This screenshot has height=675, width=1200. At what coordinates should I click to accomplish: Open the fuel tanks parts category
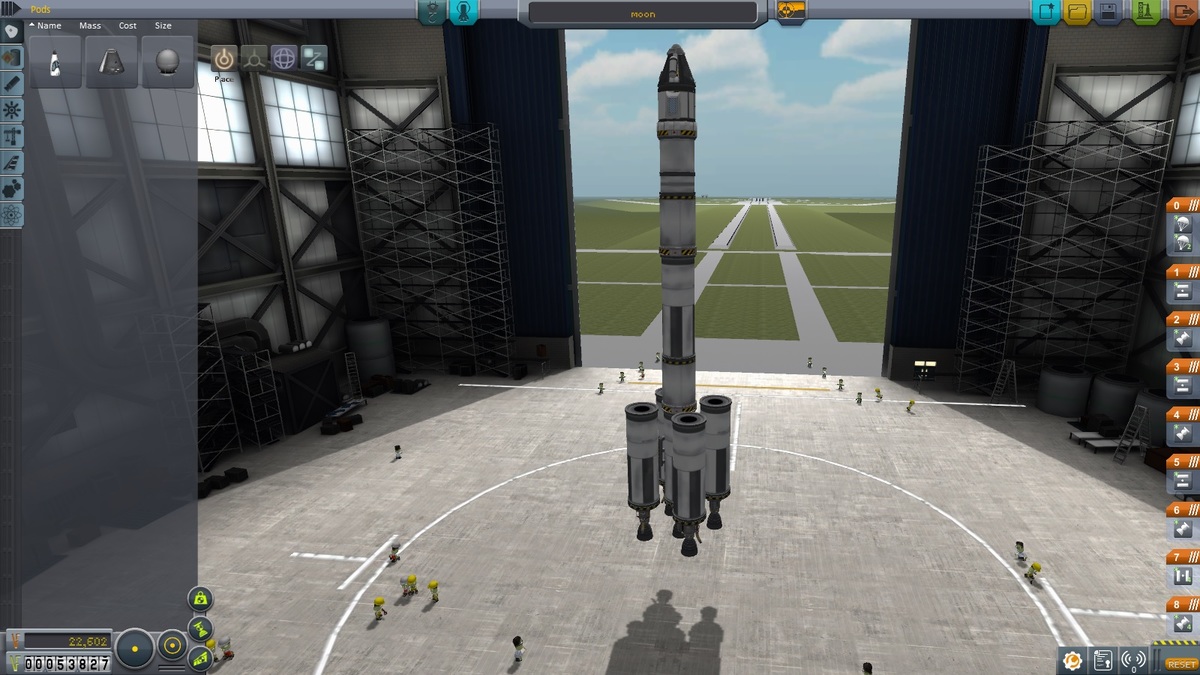coord(11,57)
